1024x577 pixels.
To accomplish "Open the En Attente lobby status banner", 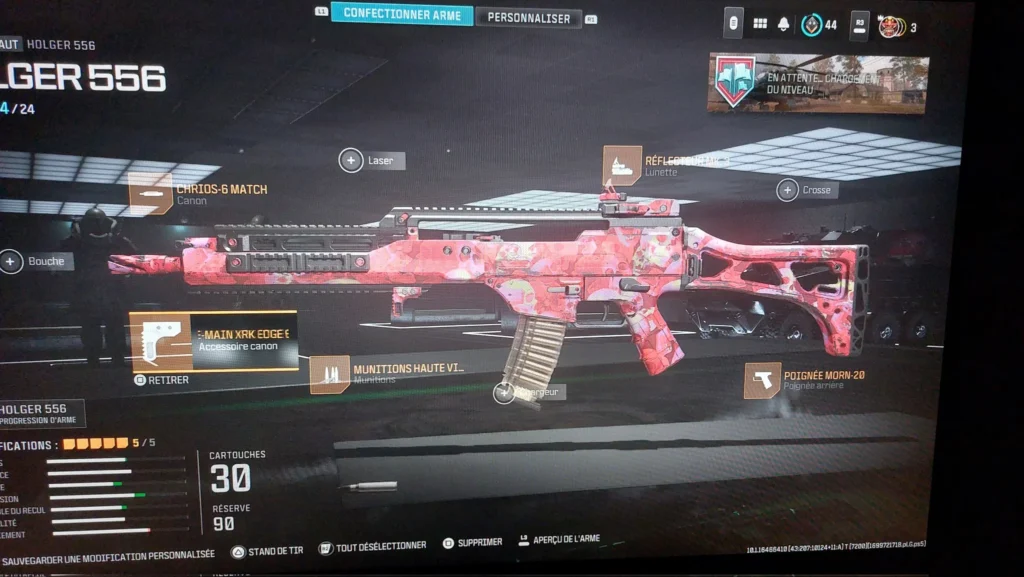I will pos(817,83).
